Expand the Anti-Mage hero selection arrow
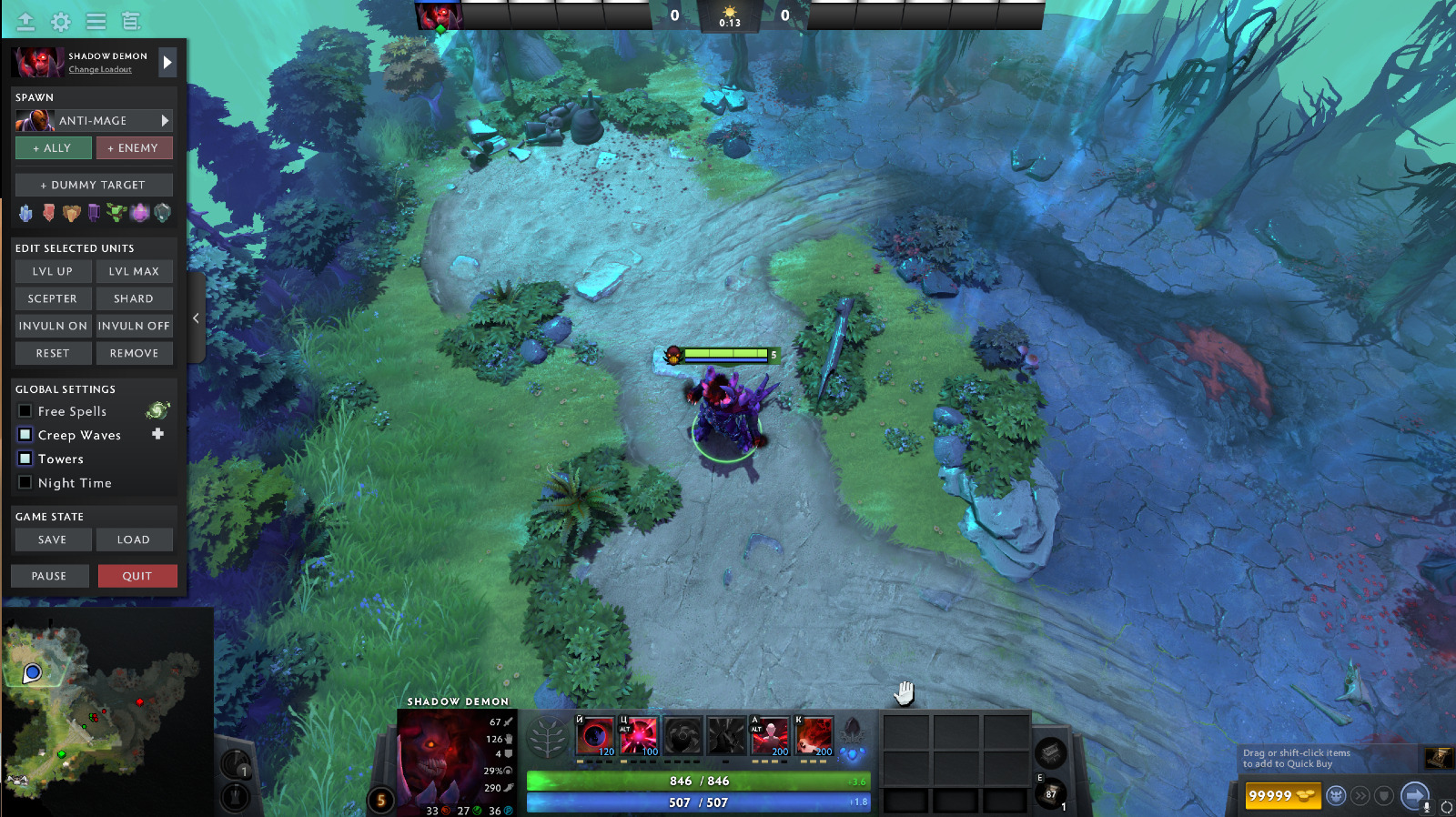Viewport: 1456px width, 817px height. (x=165, y=120)
